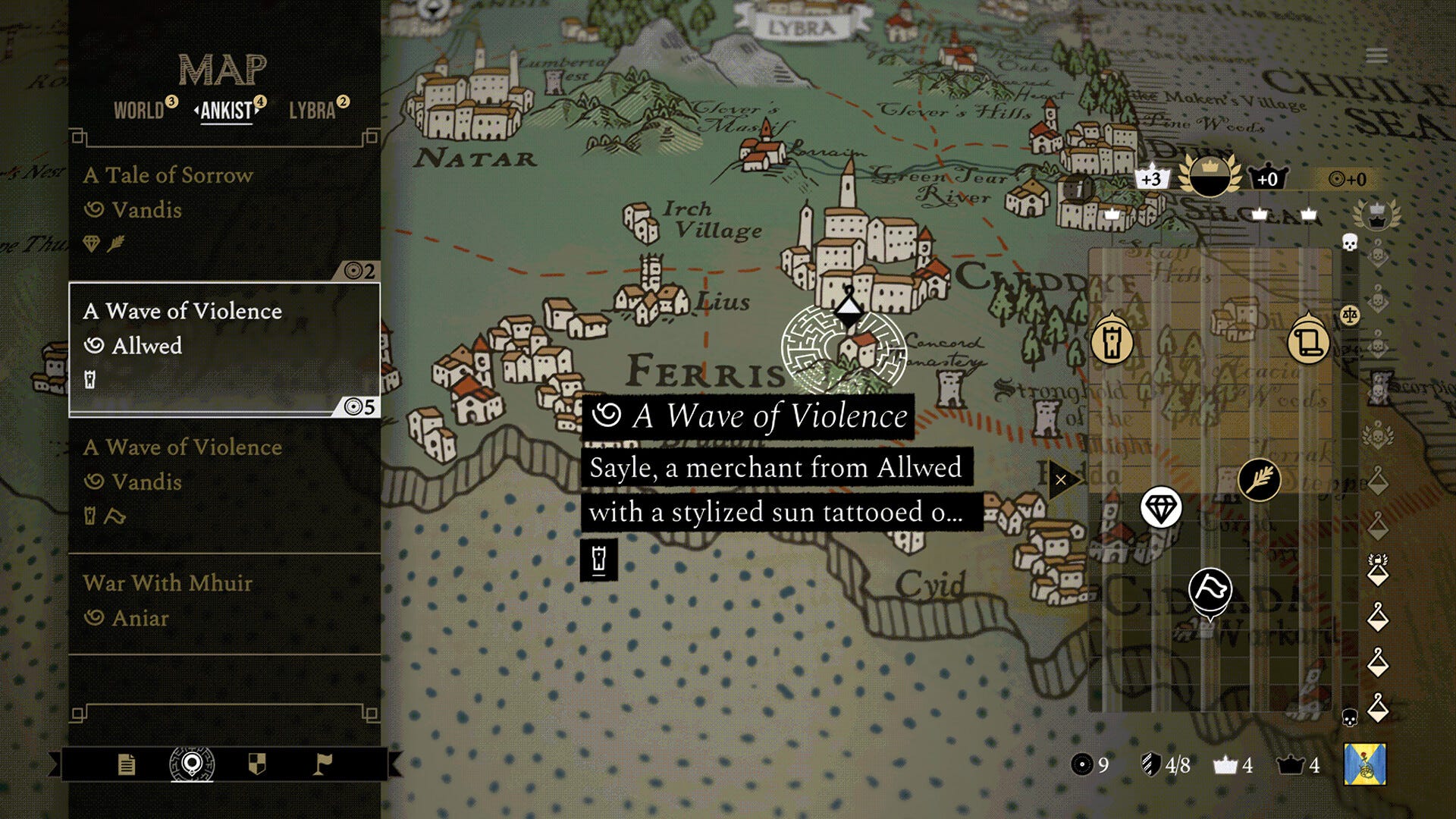
Task: Select the flag icon in bottom bar
Action: pos(322,764)
